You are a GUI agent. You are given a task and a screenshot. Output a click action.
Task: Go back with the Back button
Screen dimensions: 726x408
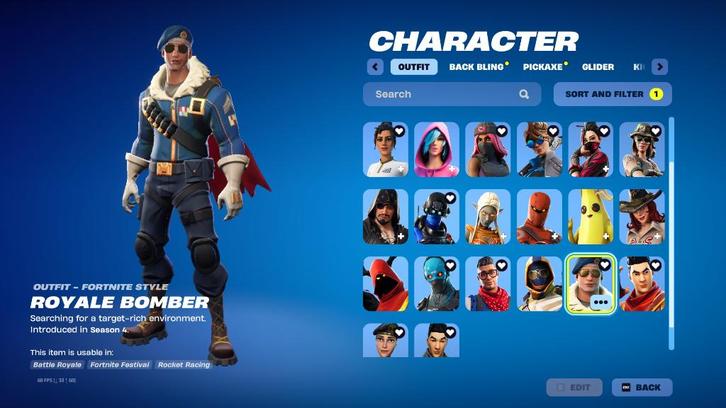point(642,387)
